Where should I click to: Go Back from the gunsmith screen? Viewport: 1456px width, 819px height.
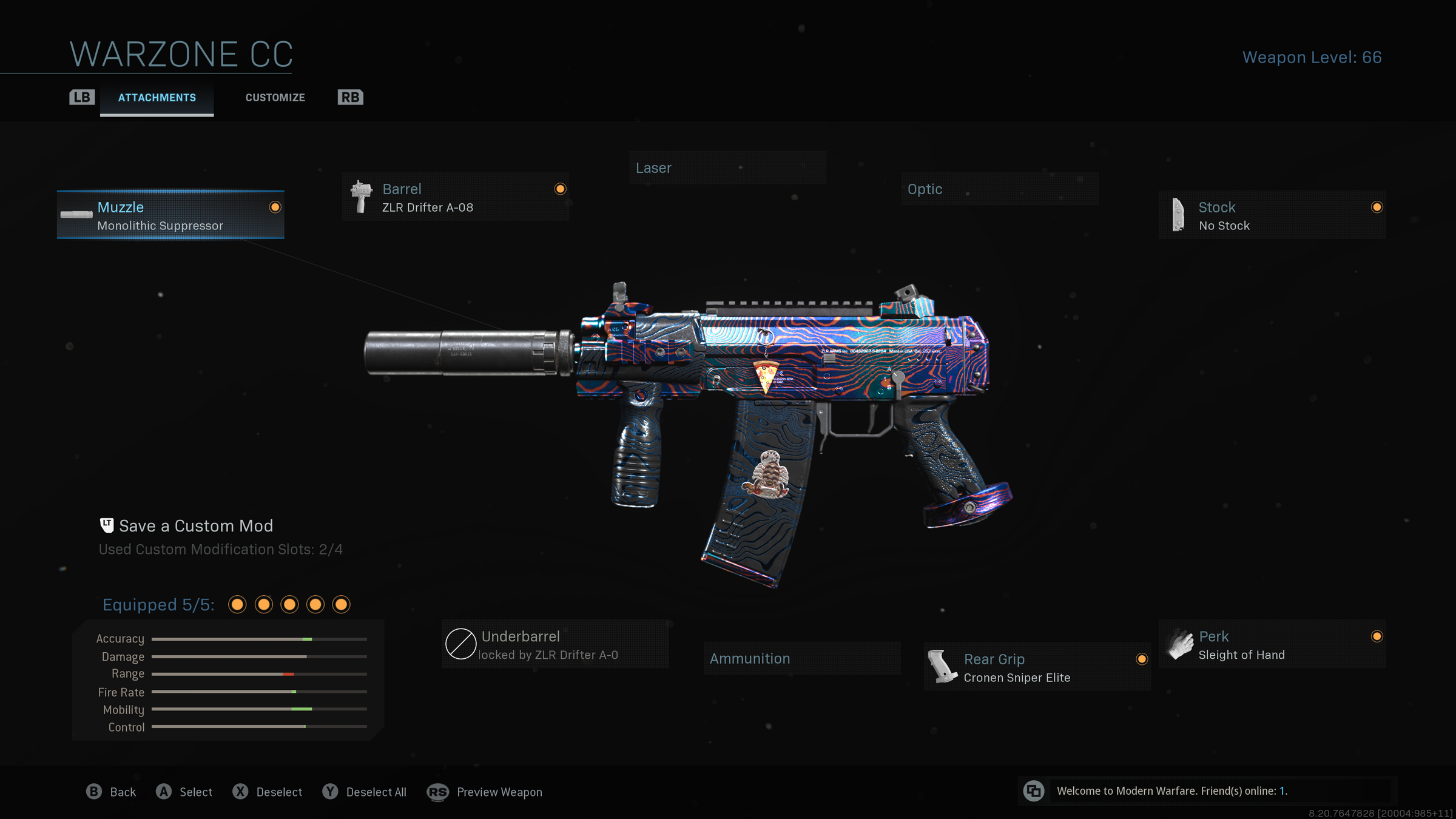112,792
